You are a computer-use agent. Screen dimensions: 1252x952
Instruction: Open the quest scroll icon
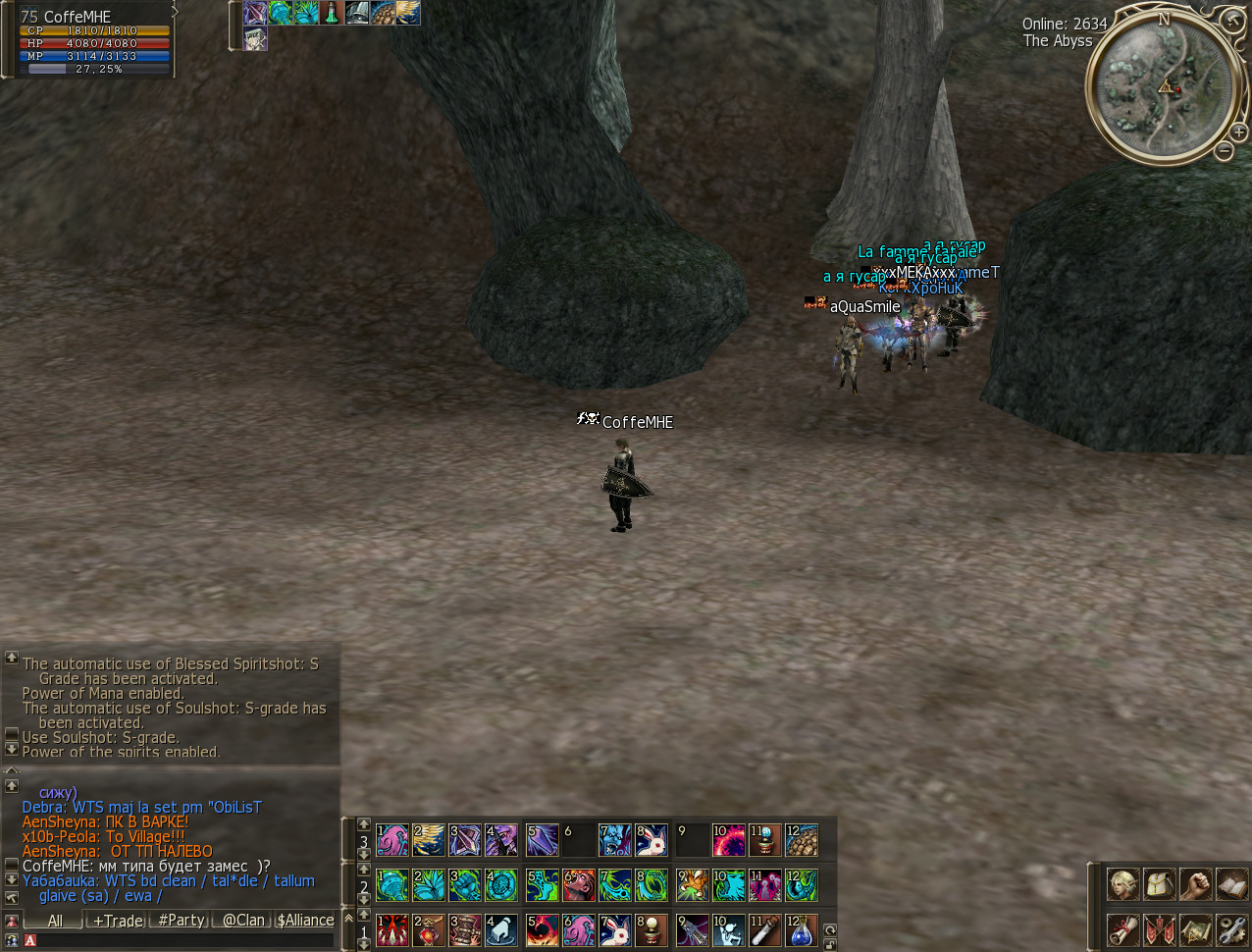coord(1123,928)
